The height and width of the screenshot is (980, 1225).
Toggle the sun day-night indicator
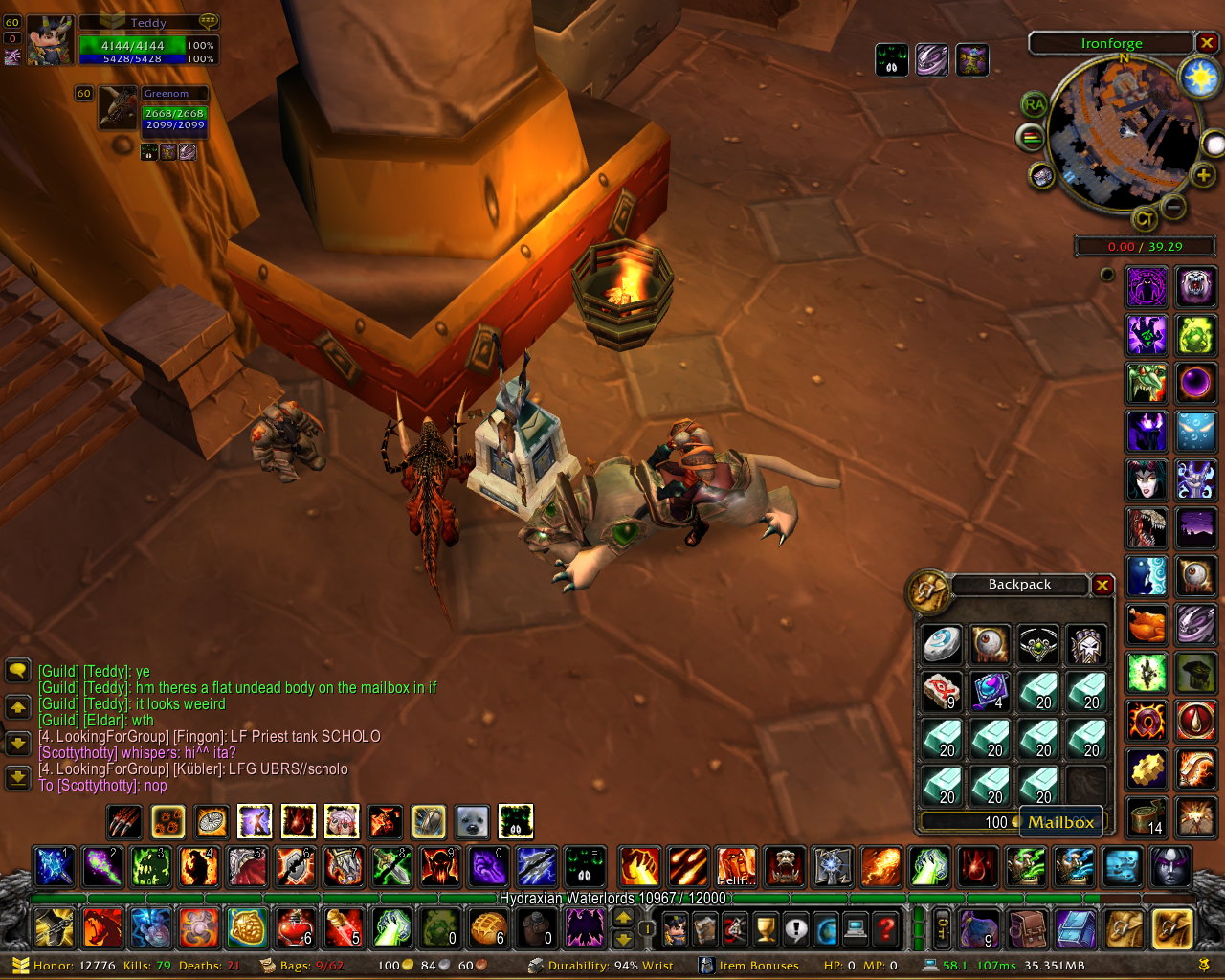(x=1200, y=77)
